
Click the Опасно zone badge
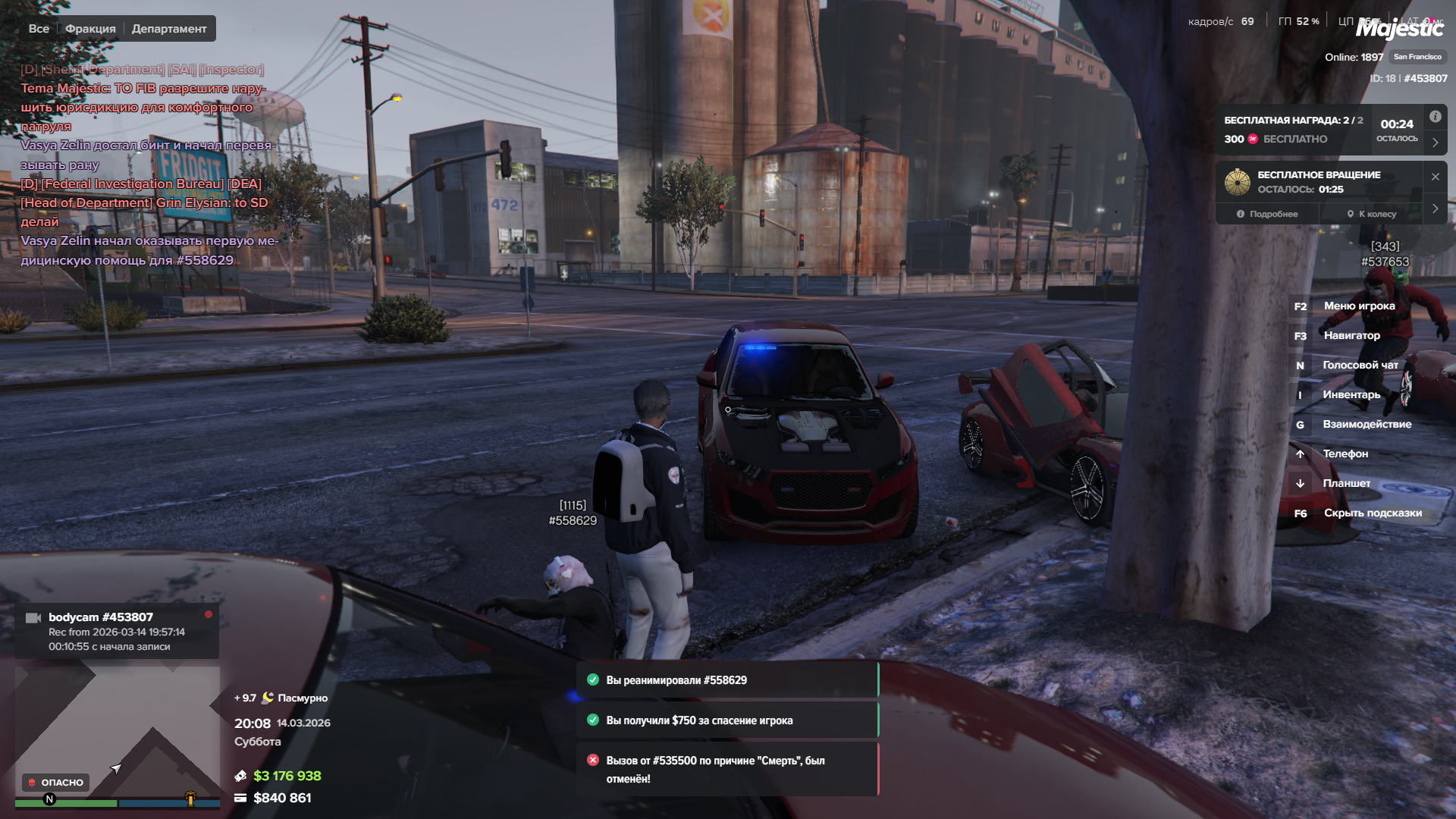click(x=55, y=783)
